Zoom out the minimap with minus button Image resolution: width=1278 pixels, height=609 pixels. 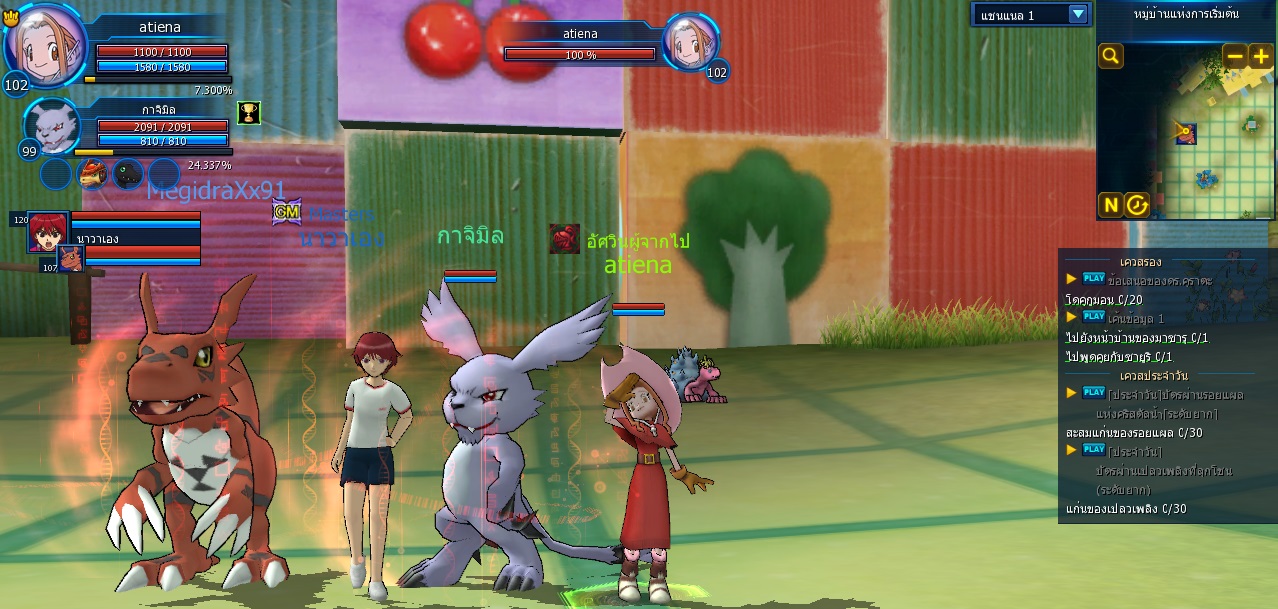click(1235, 56)
